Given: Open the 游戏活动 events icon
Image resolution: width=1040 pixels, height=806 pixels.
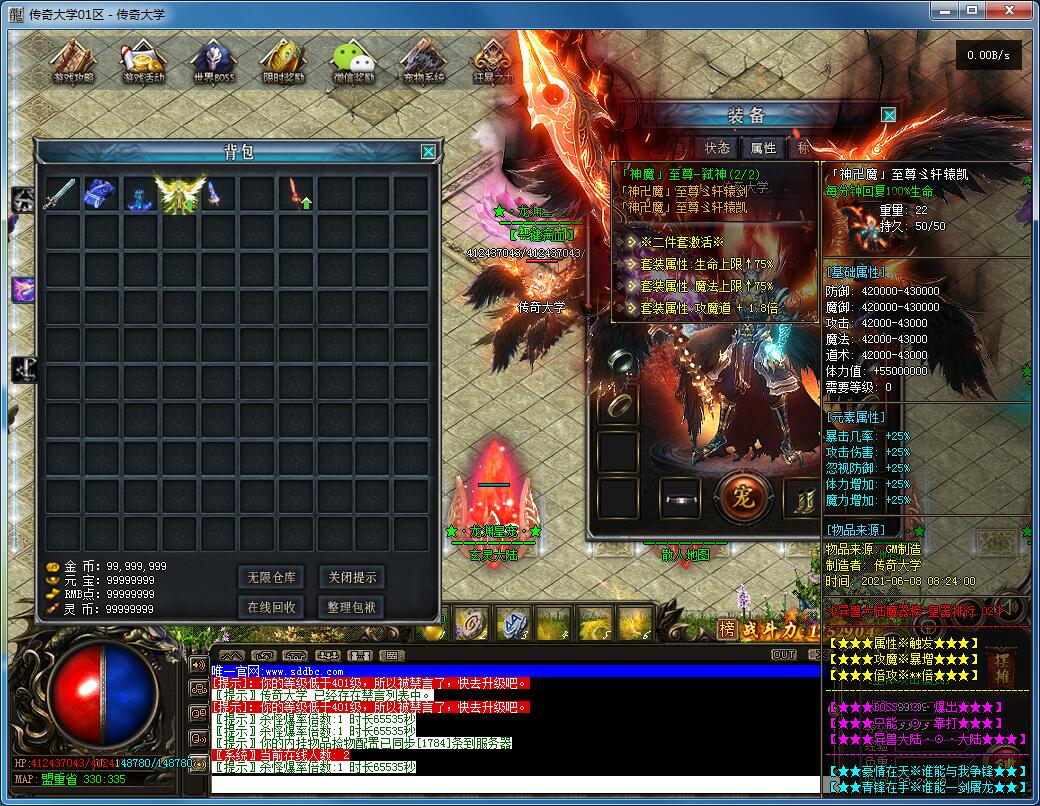Looking at the screenshot, I should tap(143, 62).
